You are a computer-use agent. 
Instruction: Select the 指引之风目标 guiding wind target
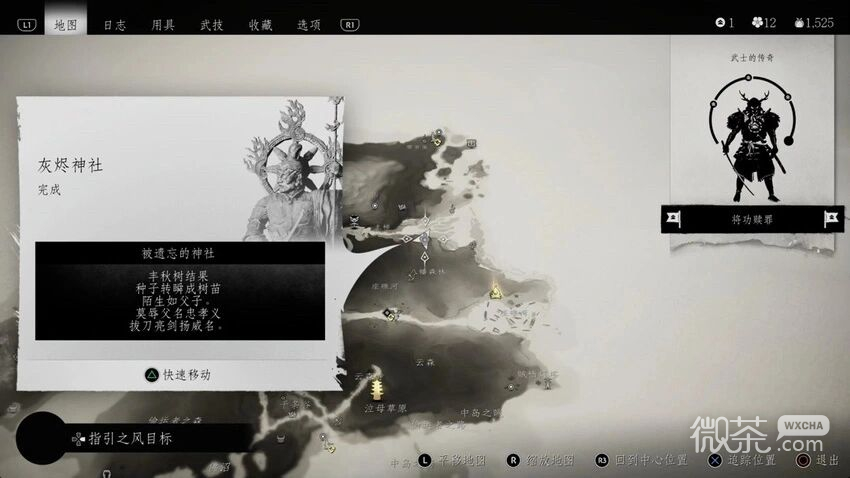(x=130, y=438)
